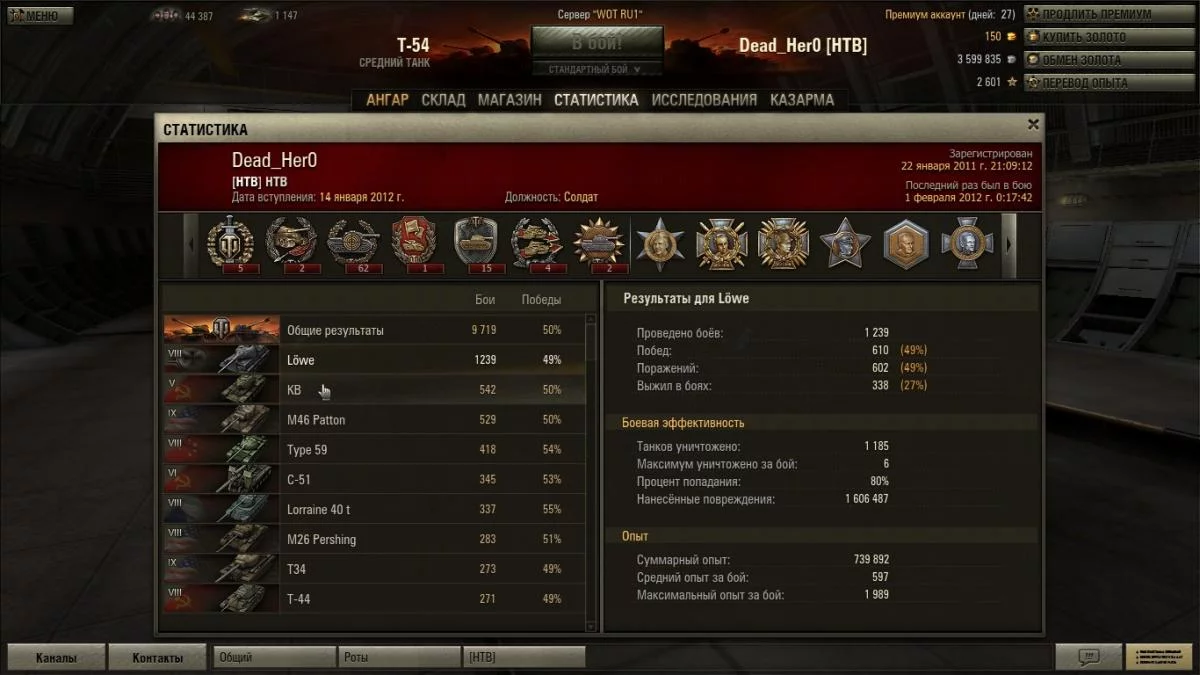This screenshot has width=1200, height=675.
Task: Open the Стандартный бой battle type dropdown
Action: (x=597, y=70)
